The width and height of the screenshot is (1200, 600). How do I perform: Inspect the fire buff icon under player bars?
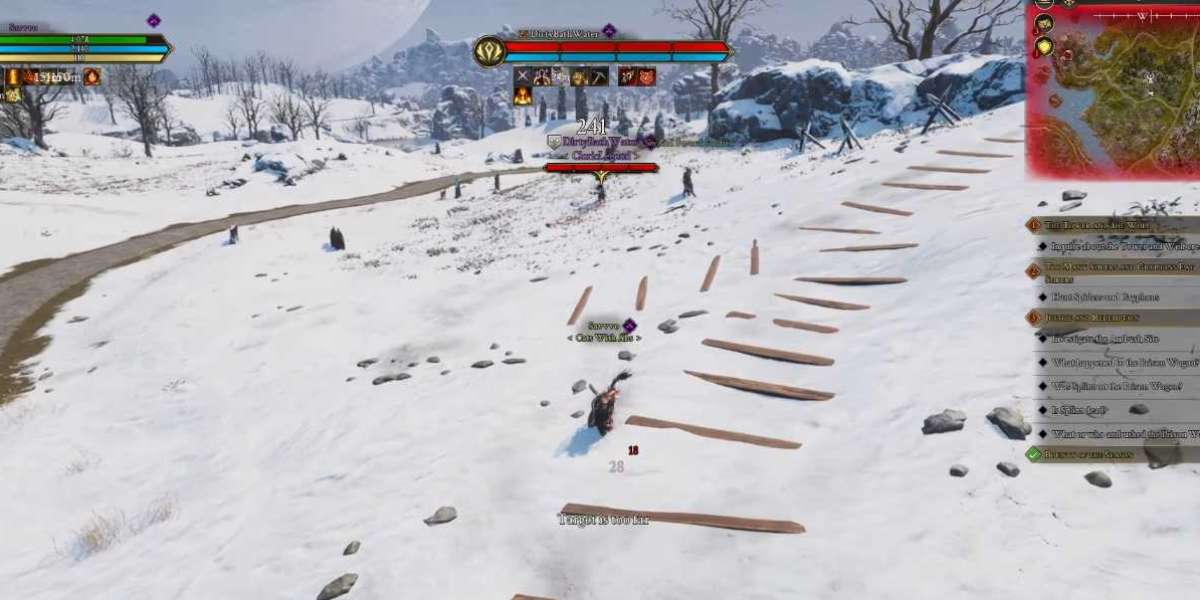(x=92, y=77)
